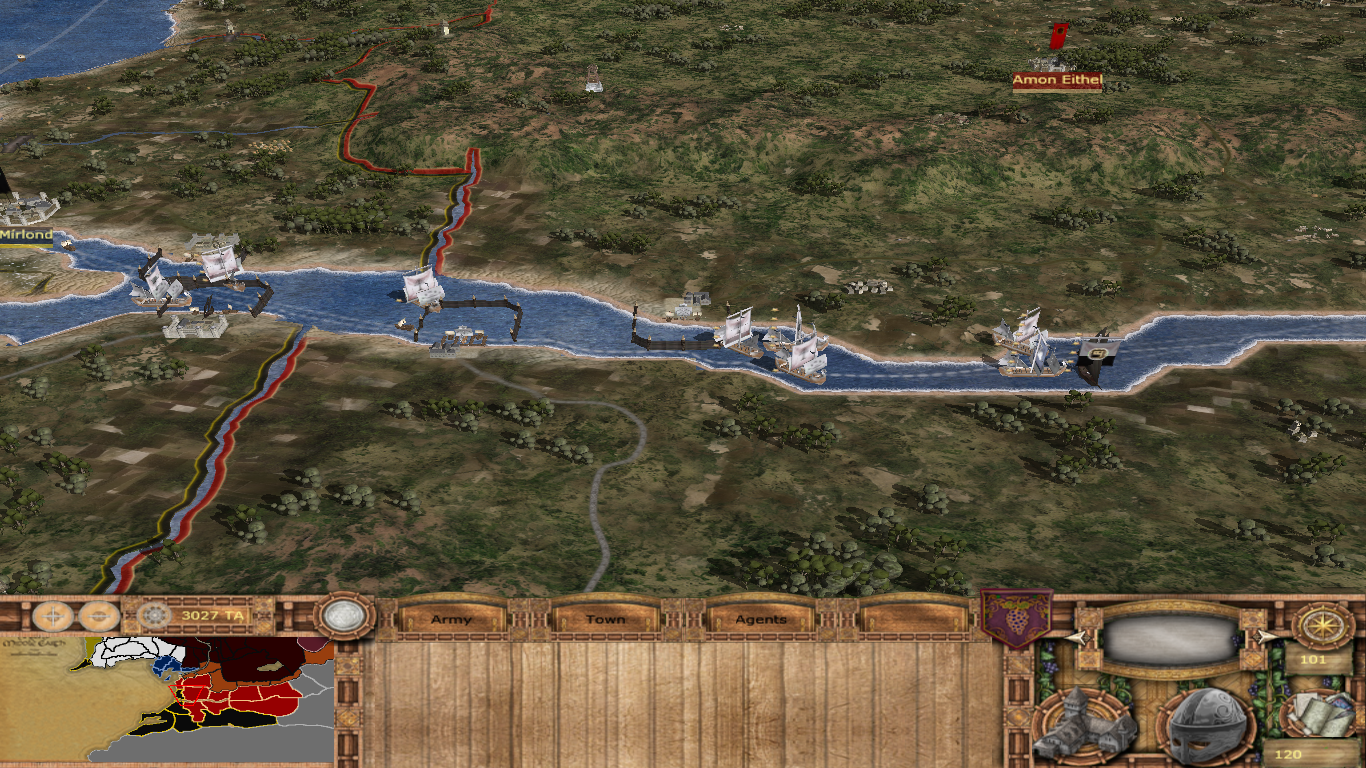Viewport: 1366px width, 768px height.
Task: Open the faction overview via the grape banner
Action: (1016, 619)
